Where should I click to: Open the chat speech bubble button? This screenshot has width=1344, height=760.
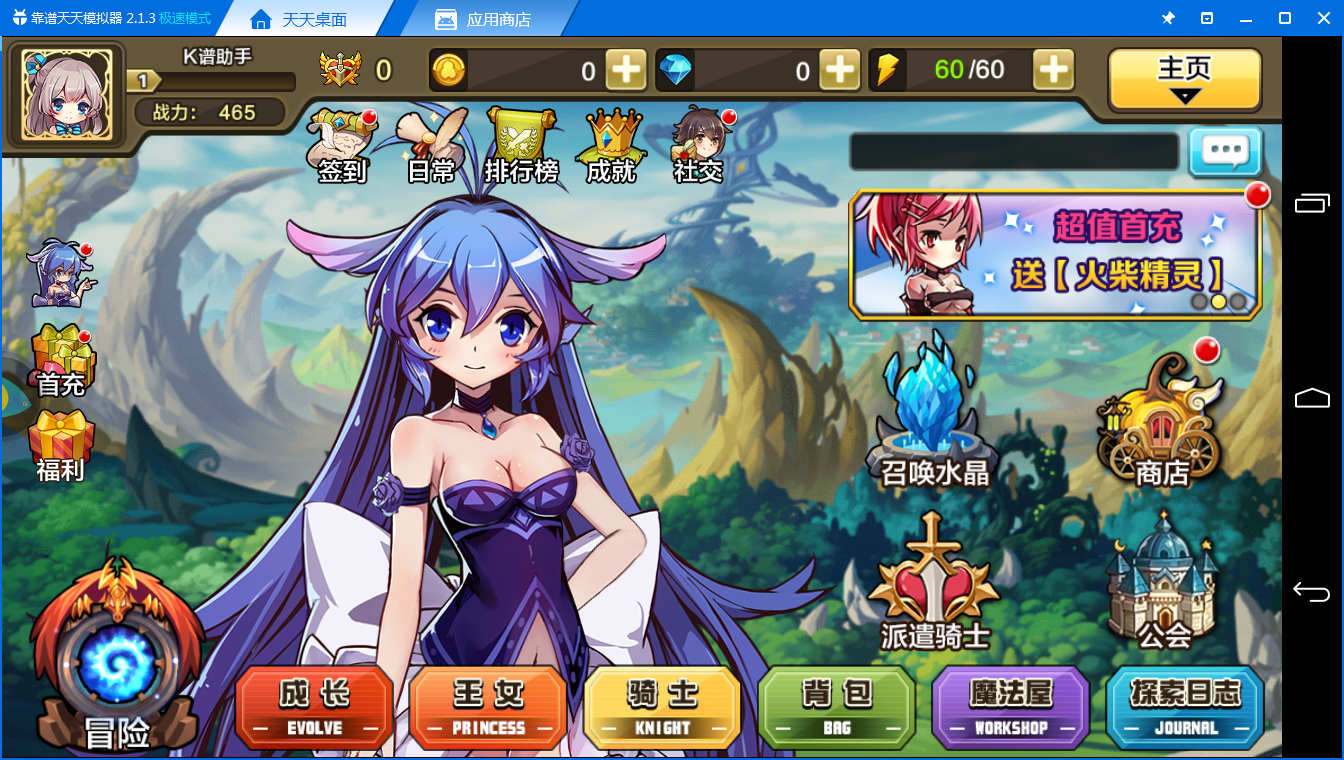point(1225,152)
